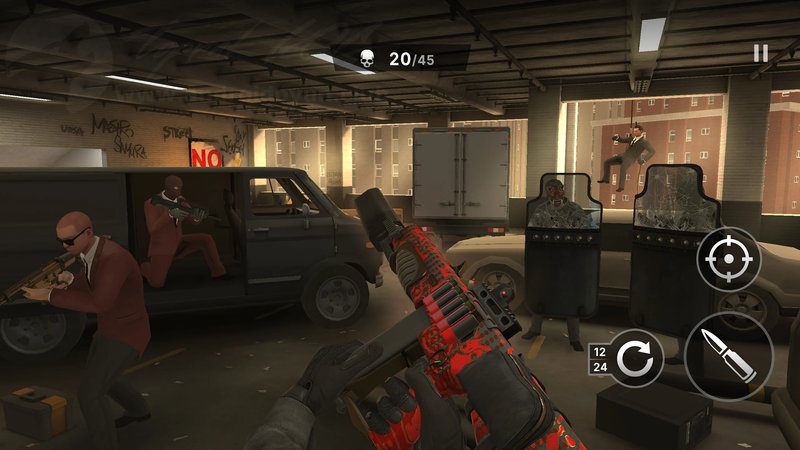Pause the game with the pause icon
Image resolution: width=800 pixels, height=450 pixels.
tap(761, 54)
